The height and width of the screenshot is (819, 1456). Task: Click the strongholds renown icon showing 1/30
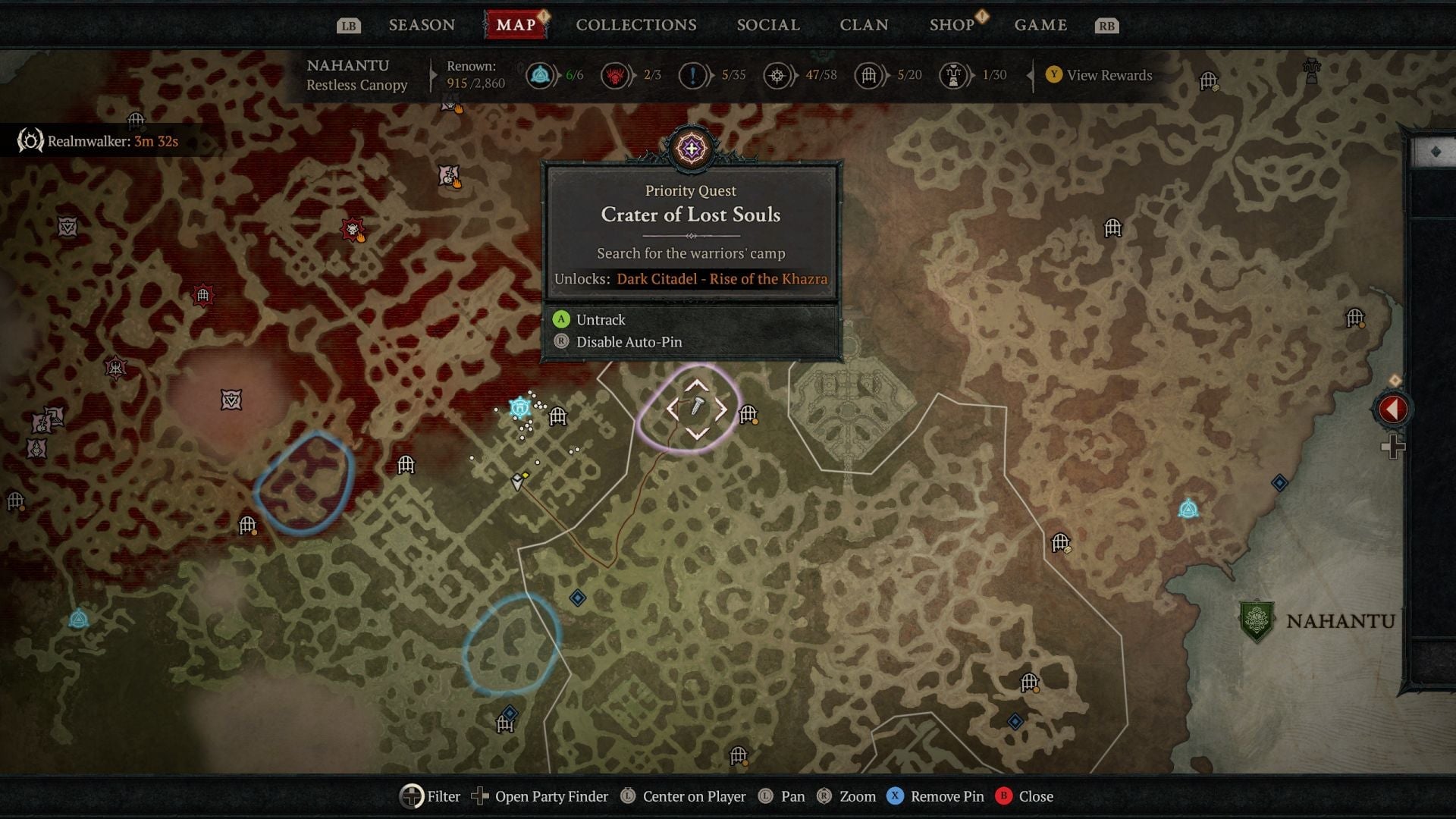[x=952, y=74]
